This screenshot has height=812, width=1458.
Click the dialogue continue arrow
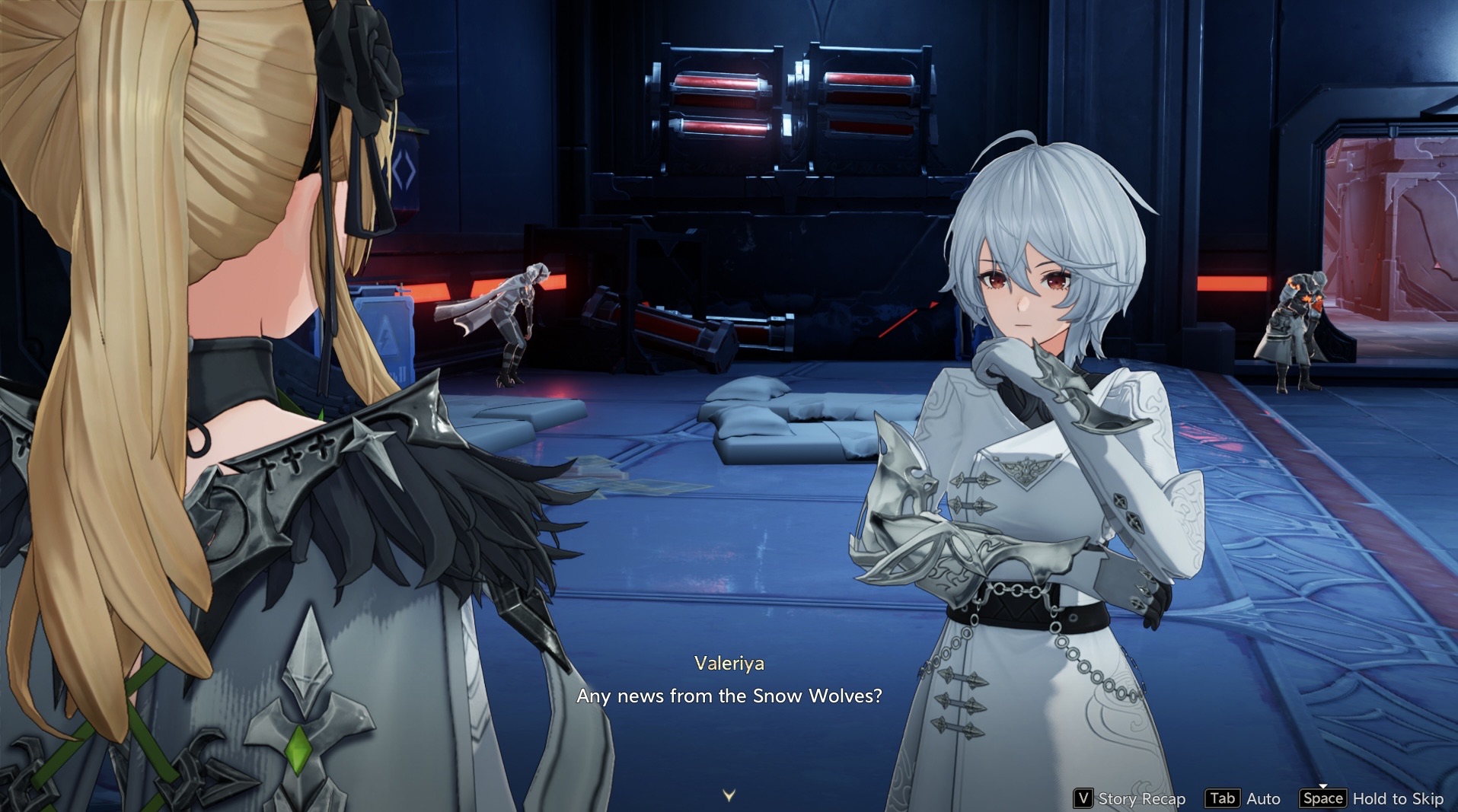729,795
